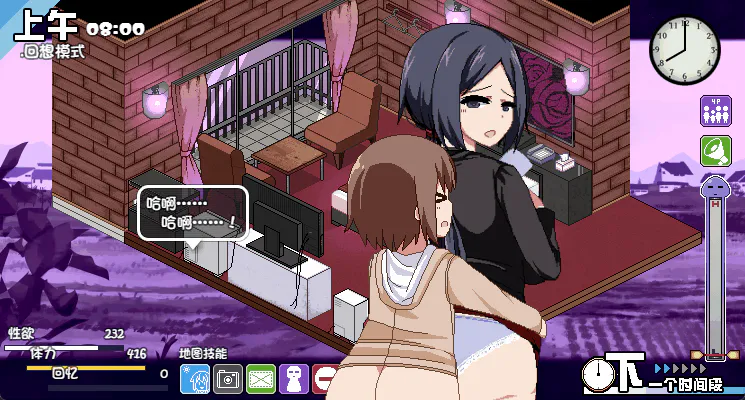
Task: Select the green envelope skill icon
Action: tap(260, 379)
